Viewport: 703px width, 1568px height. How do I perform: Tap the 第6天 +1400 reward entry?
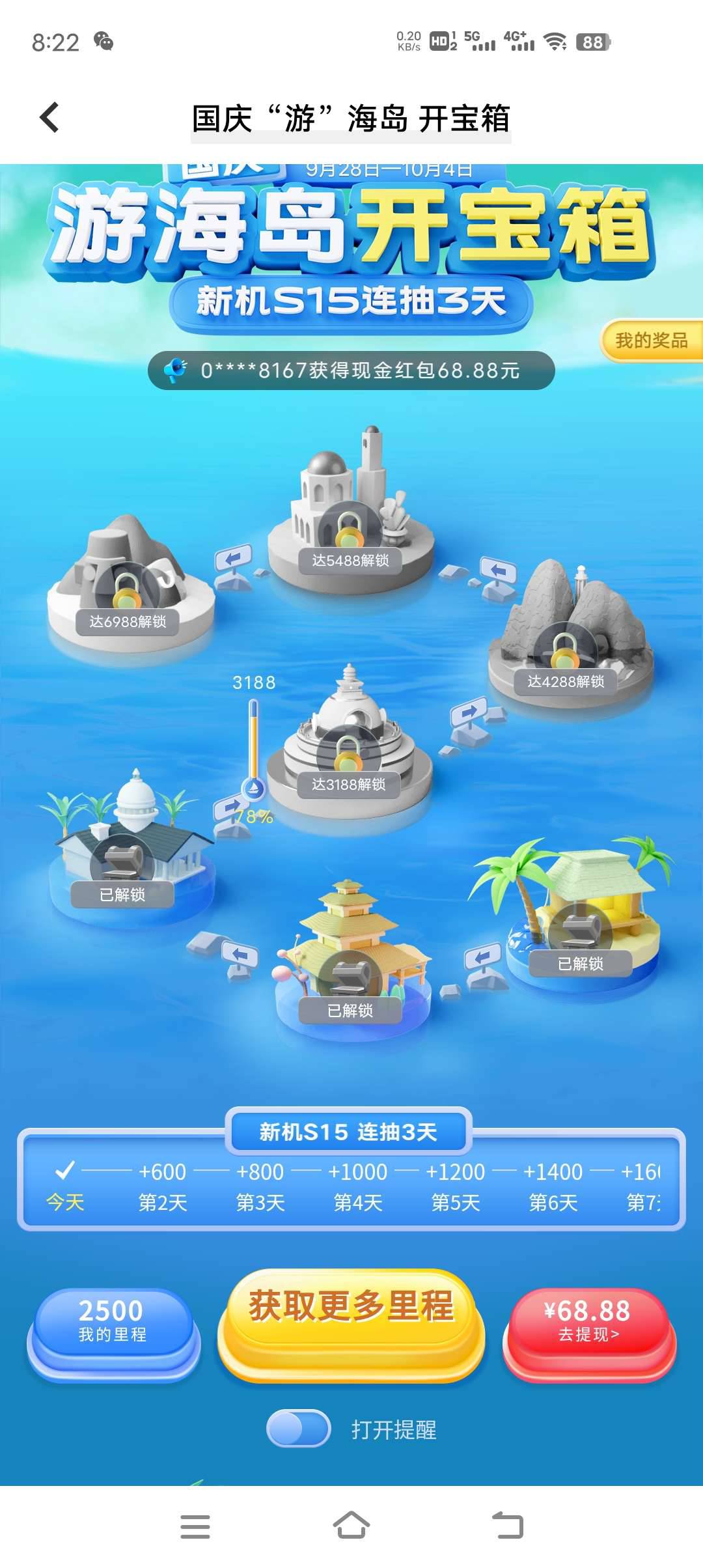point(553,1185)
